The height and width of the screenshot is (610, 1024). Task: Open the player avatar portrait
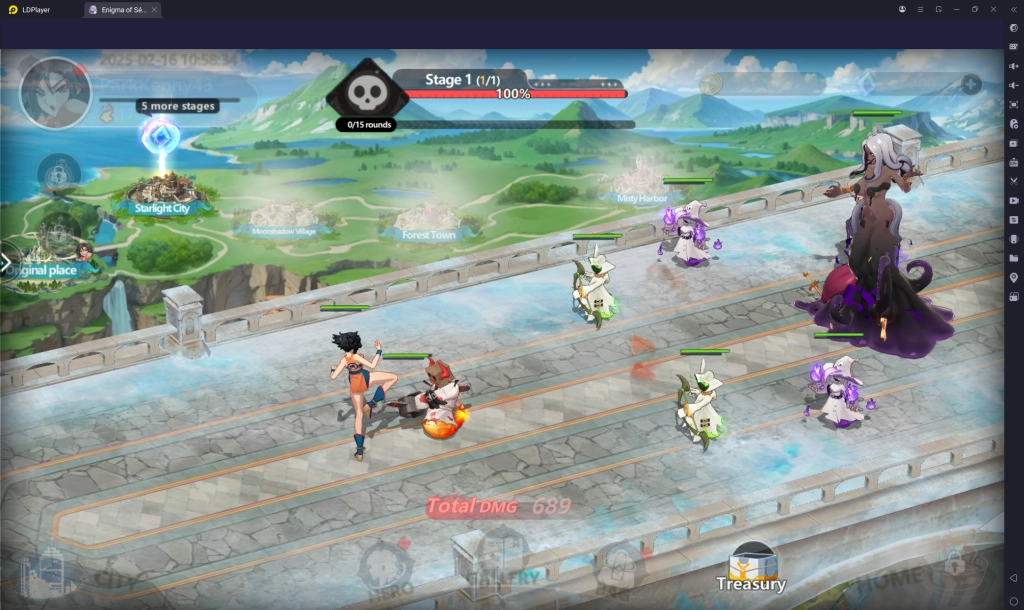[55, 93]
